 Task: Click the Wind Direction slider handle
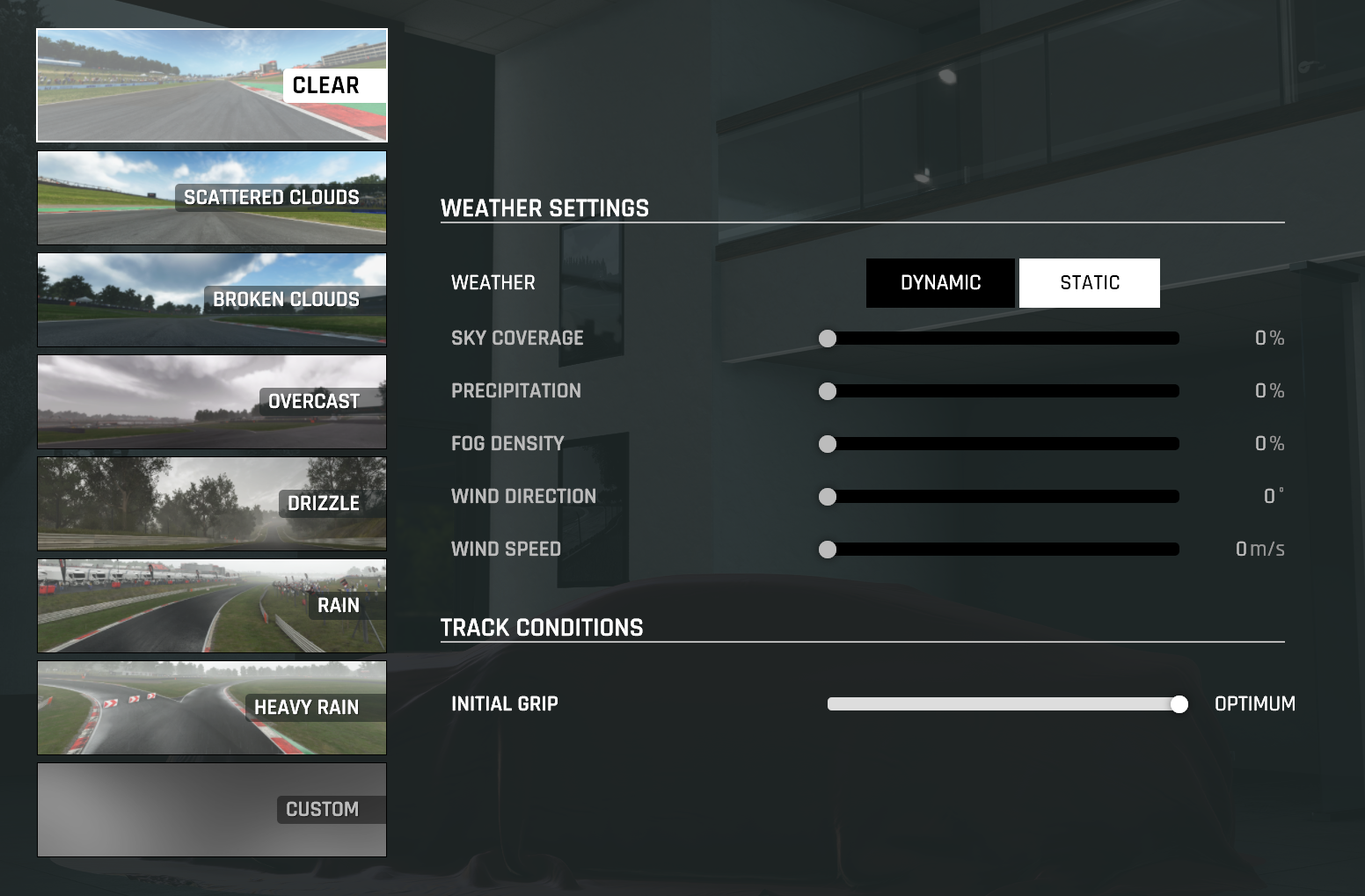[828, 497]
